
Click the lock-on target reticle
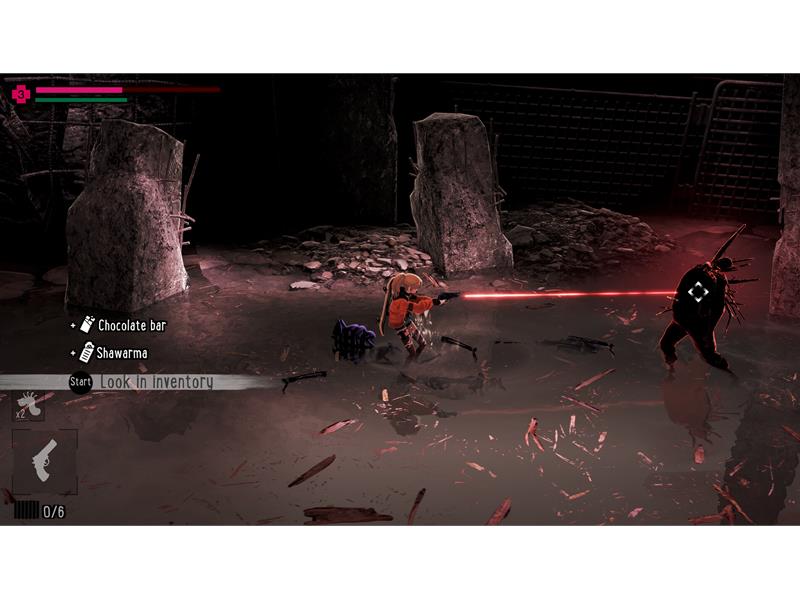click(x=698, y=292)
